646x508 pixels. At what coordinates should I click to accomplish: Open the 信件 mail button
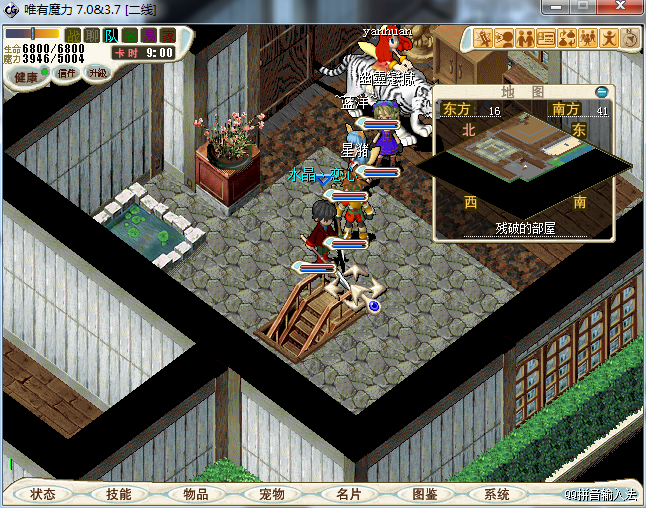click(67, 73)
